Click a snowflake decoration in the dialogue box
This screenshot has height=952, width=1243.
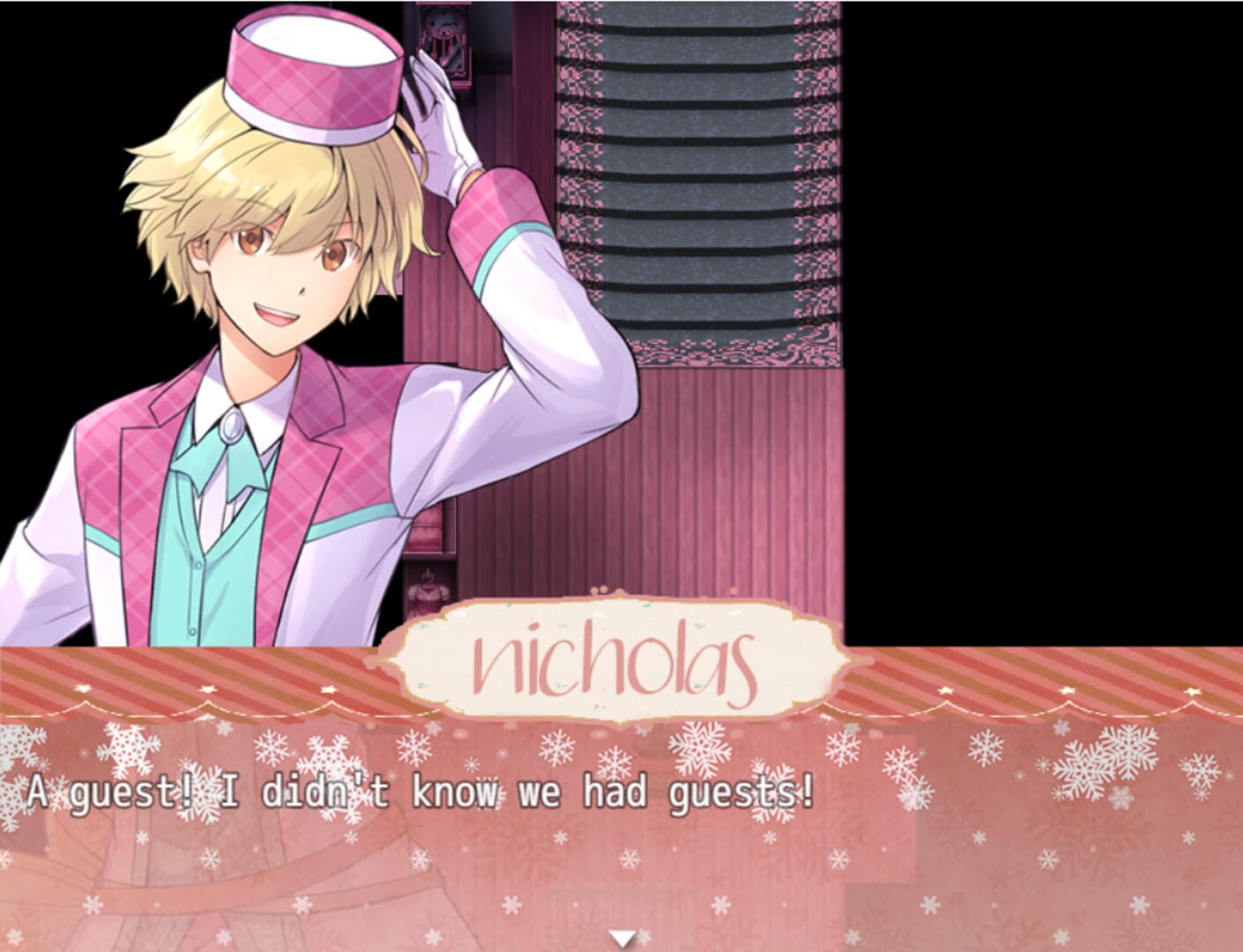[696, 754]
